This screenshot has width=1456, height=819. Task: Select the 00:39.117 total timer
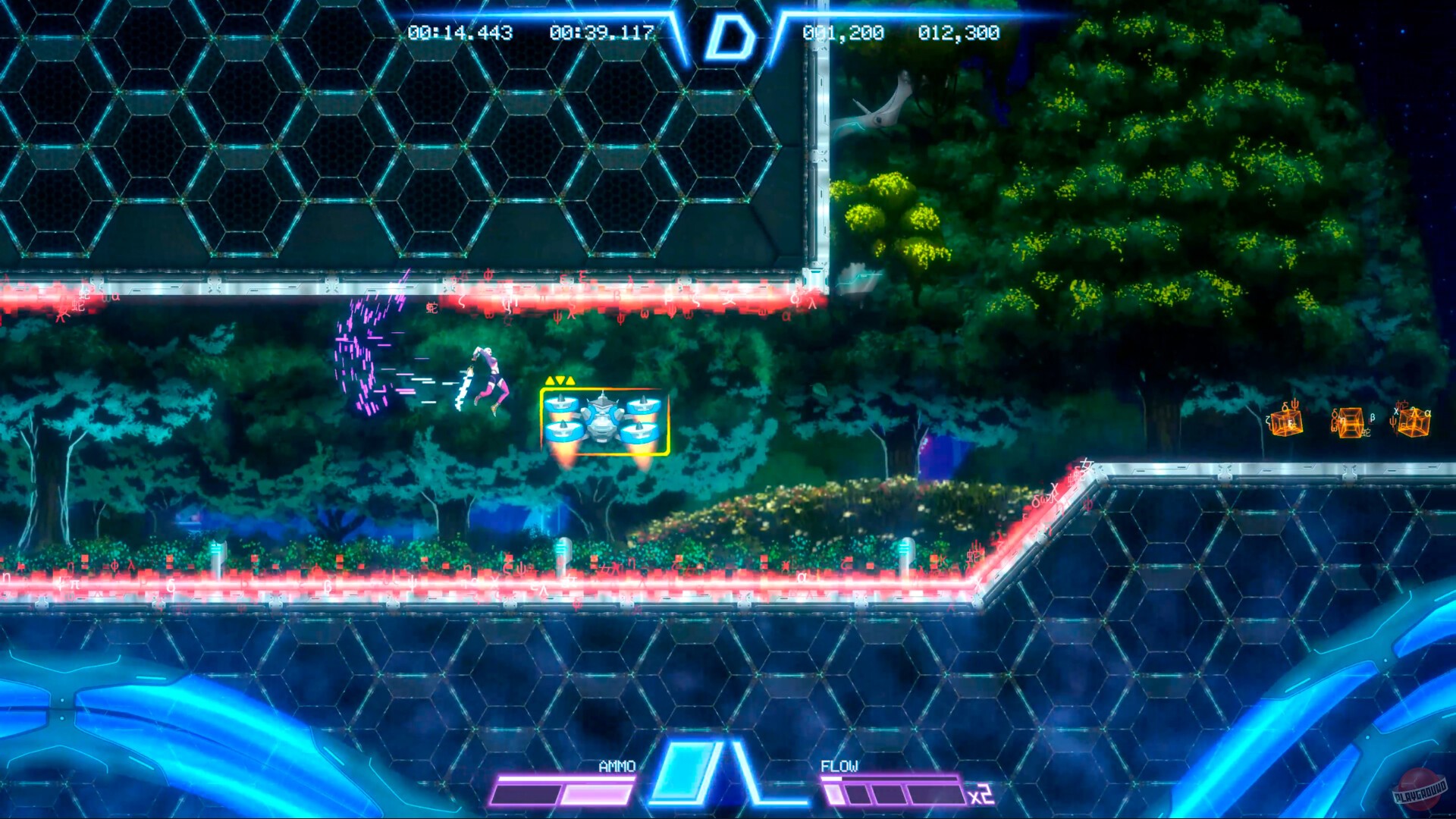pyautogui.click(x=603, y=33)
